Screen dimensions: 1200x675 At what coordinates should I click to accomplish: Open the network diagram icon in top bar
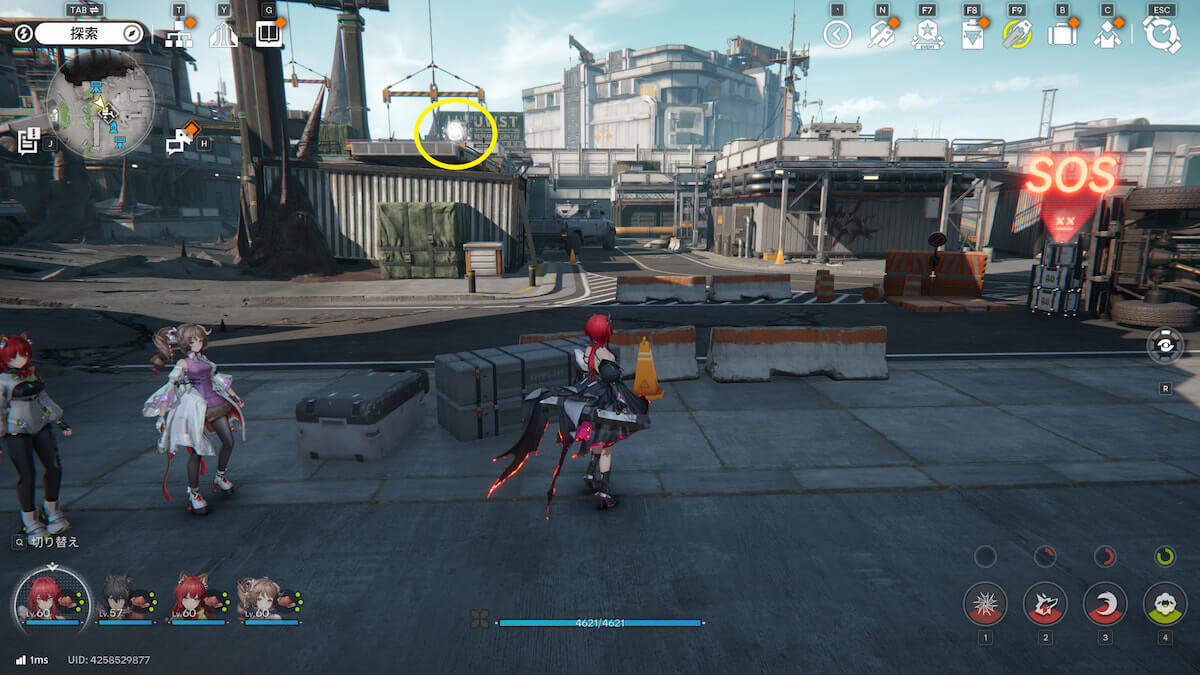pos(179,36)
